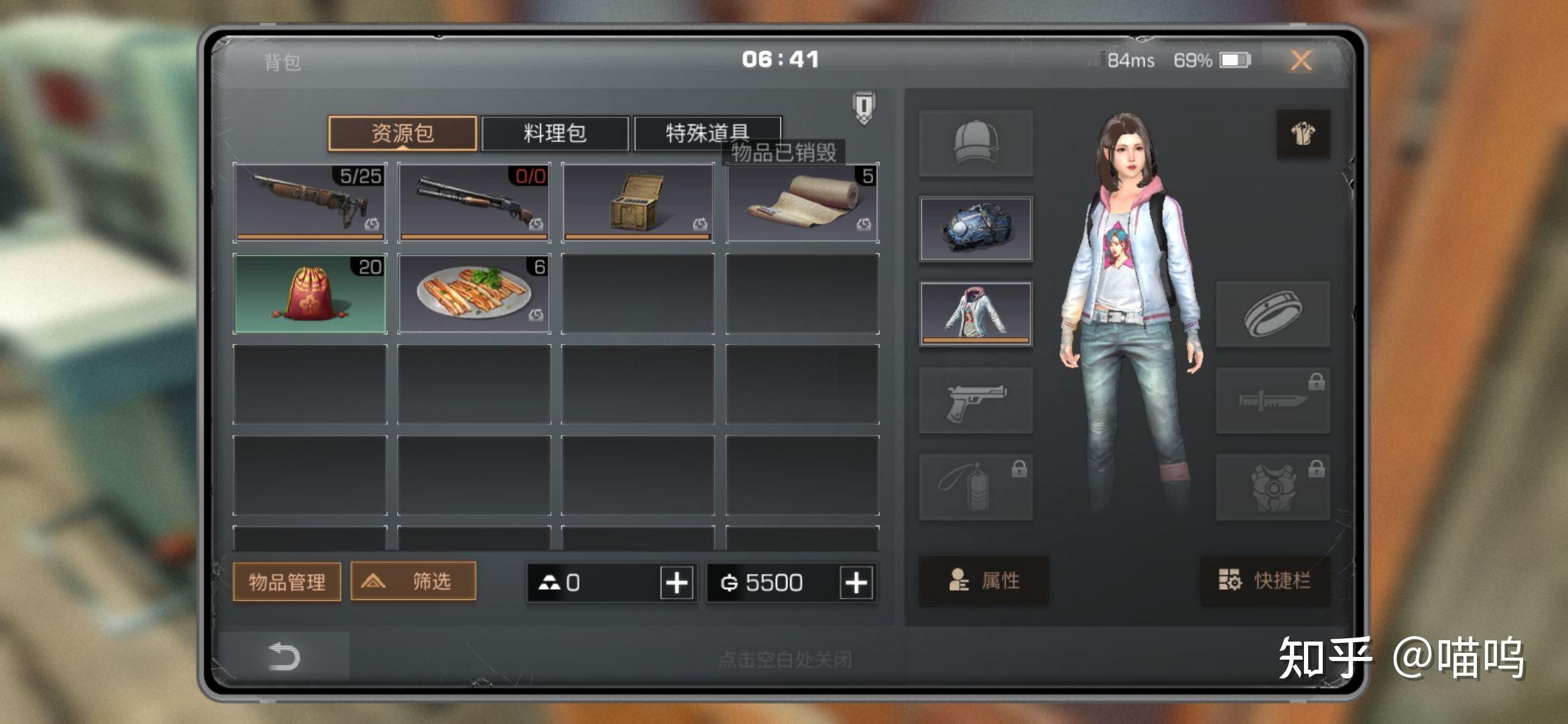This screenshot has height=724, width=1568.
Task: Open the 筛选 filter button
Action: coord(413,581)
